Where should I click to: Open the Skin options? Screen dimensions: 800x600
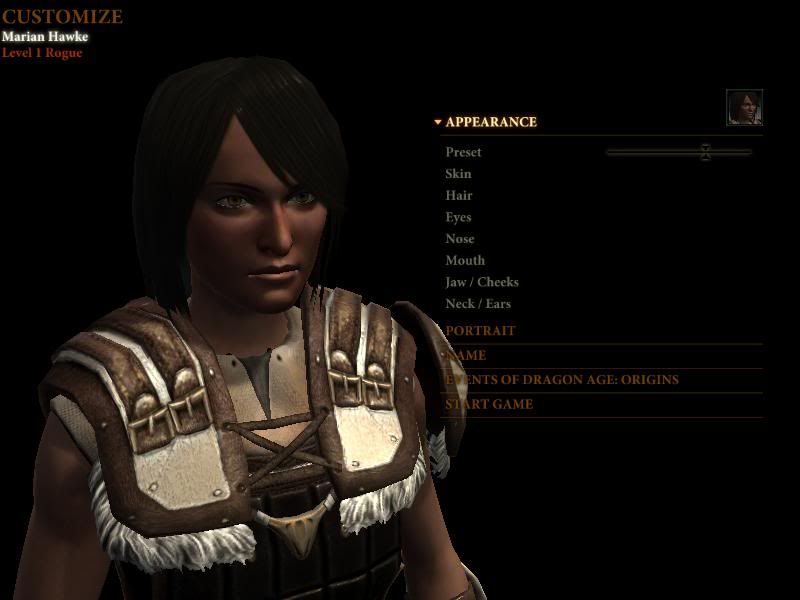458,174
